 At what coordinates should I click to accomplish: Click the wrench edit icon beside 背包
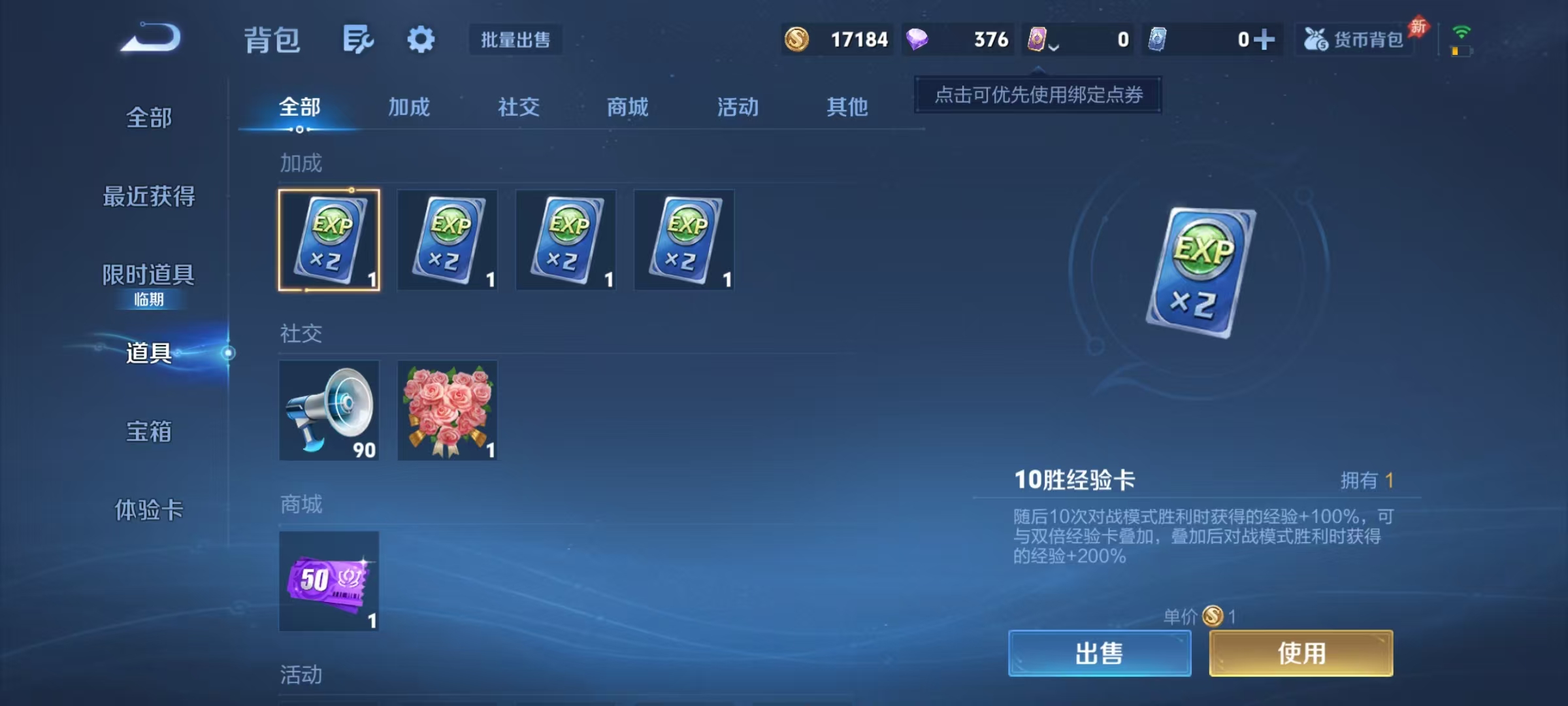click(357, 39)
